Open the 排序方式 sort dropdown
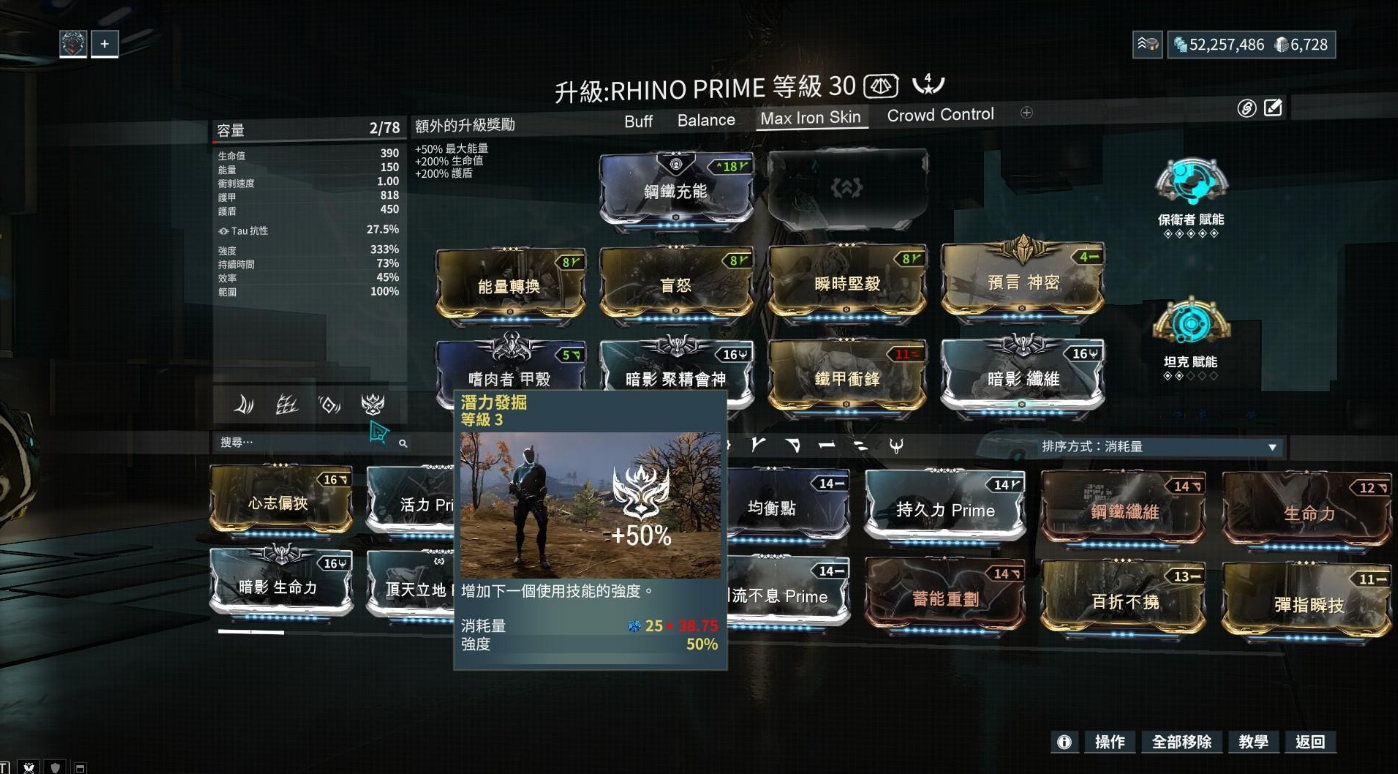This screenshot has width=1398, height=774. [1159, 447]
